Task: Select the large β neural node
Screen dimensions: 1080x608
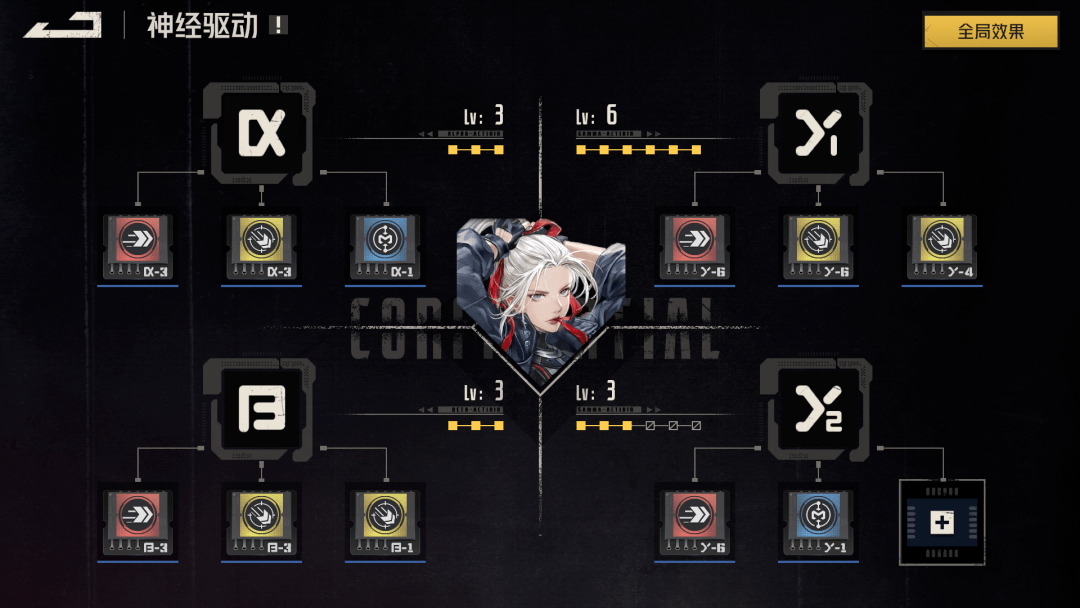Action: coord(261,409)
